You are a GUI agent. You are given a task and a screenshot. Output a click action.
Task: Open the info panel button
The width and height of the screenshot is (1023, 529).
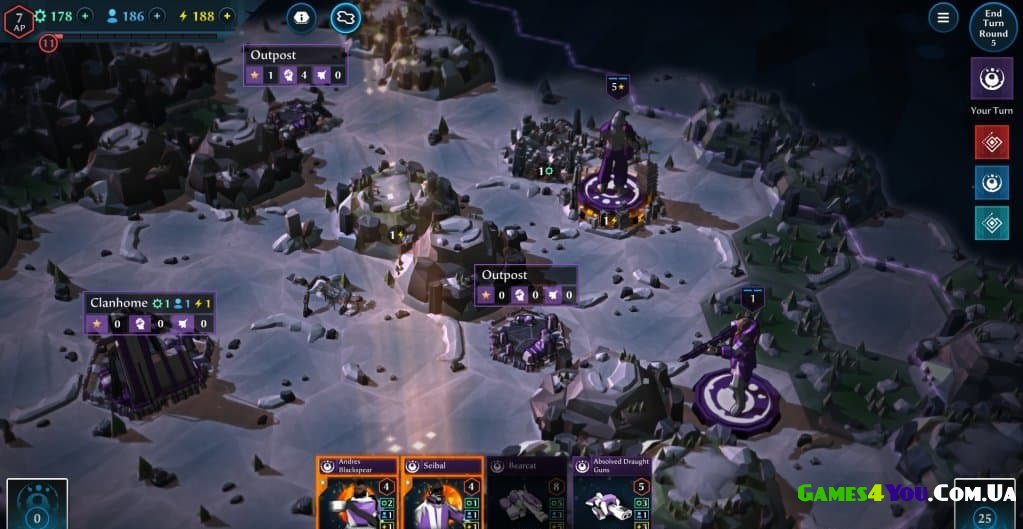pyautogui.click(x=301, y=17)
